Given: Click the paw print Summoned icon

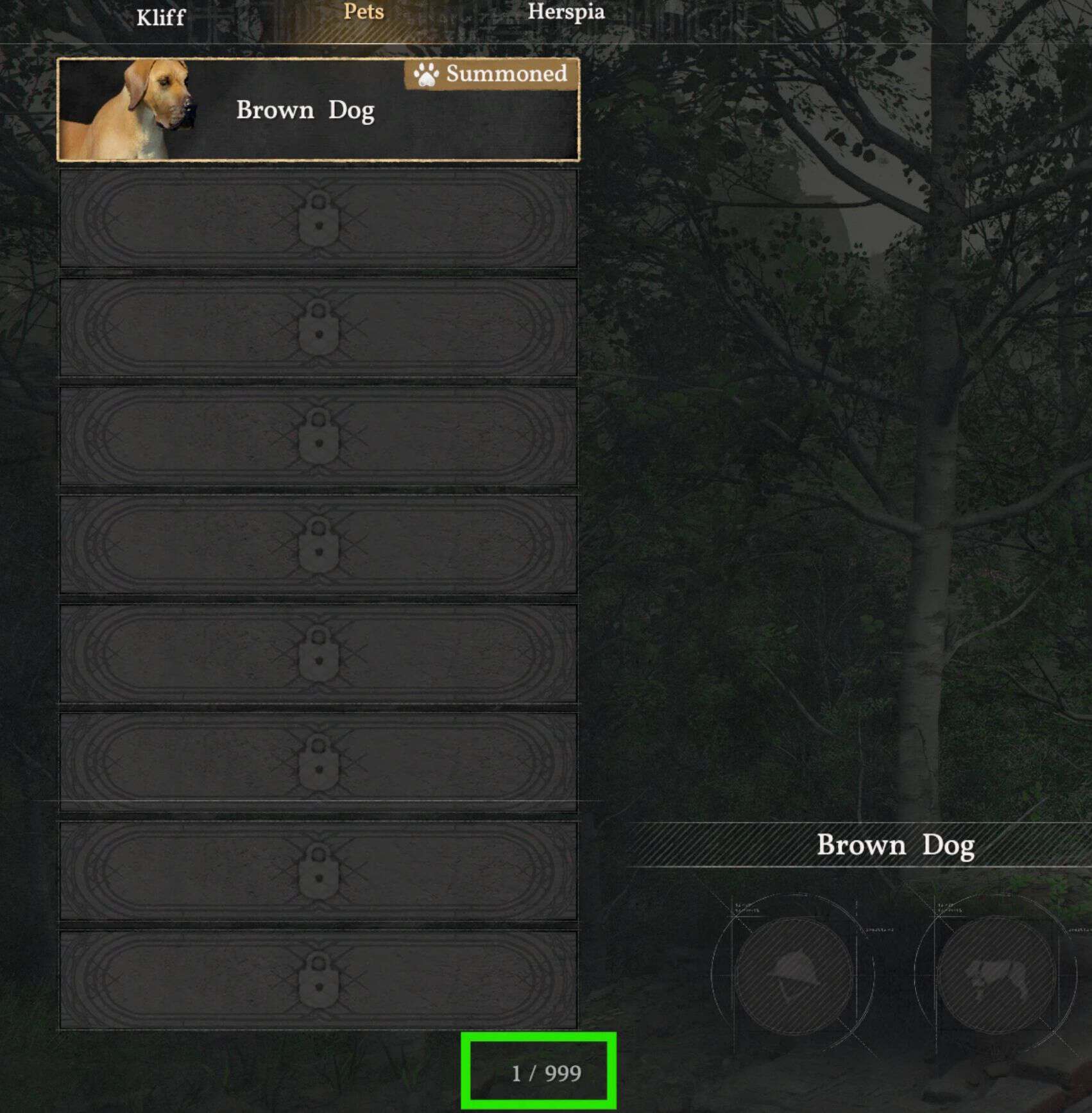Looking at the screenshot, I should pos(427,76).
